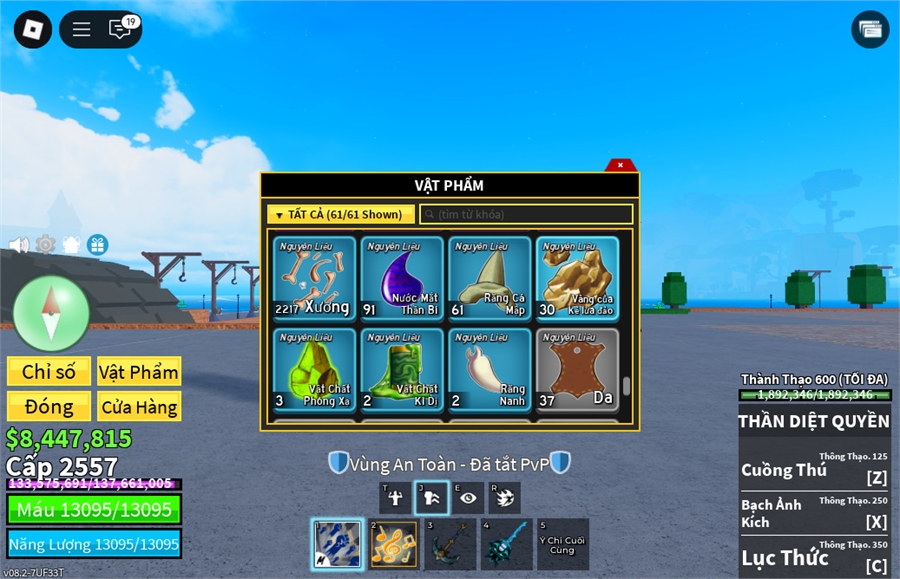The image size is (900, 579).
Task: Equip the blue fists fighting style slot
Action: pyautogui.click(x=337, y=544)
